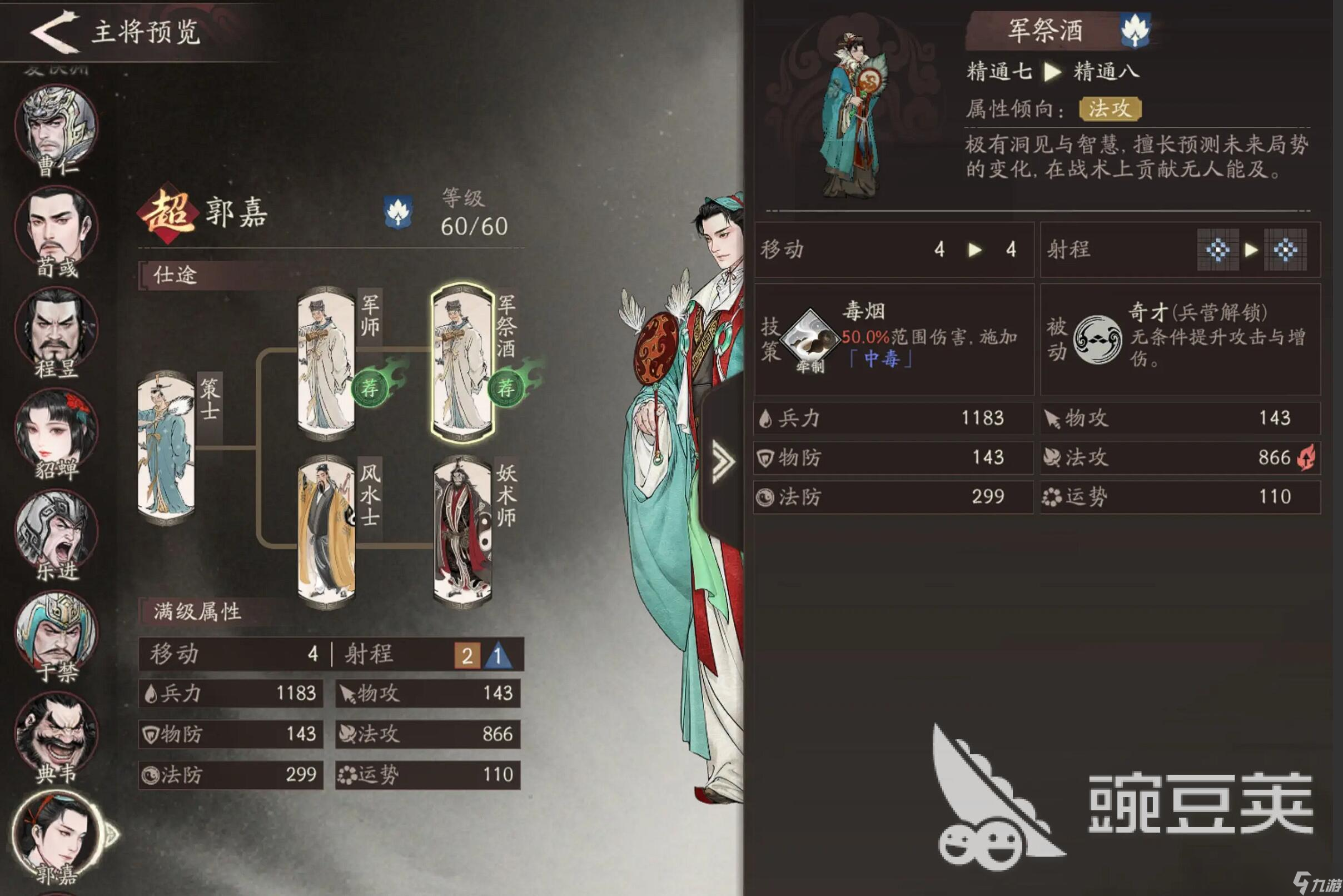Go back from the 主将预览 screen

(x=54, y=32)
